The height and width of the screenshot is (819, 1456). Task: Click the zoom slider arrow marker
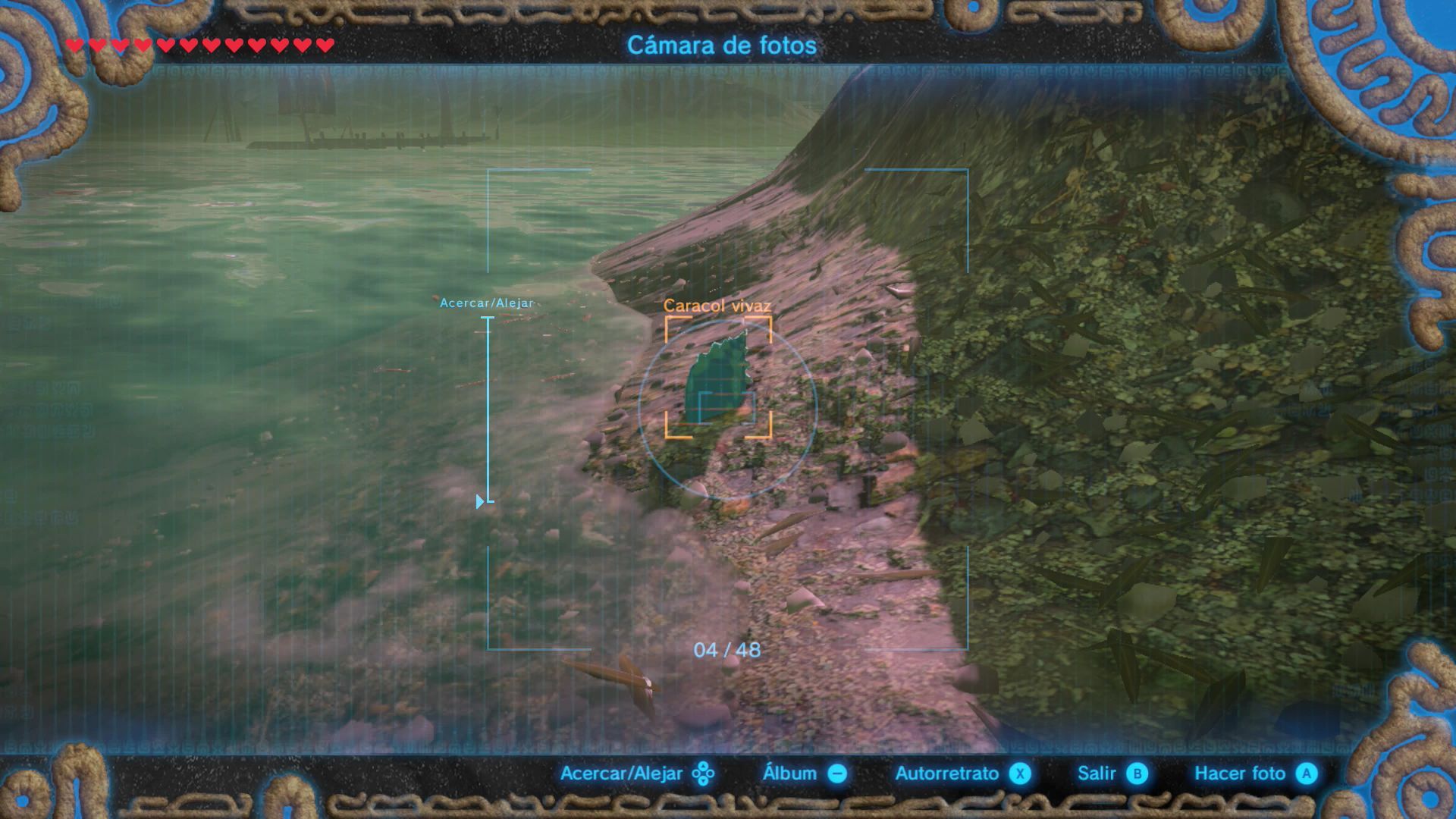click(480, 501)
